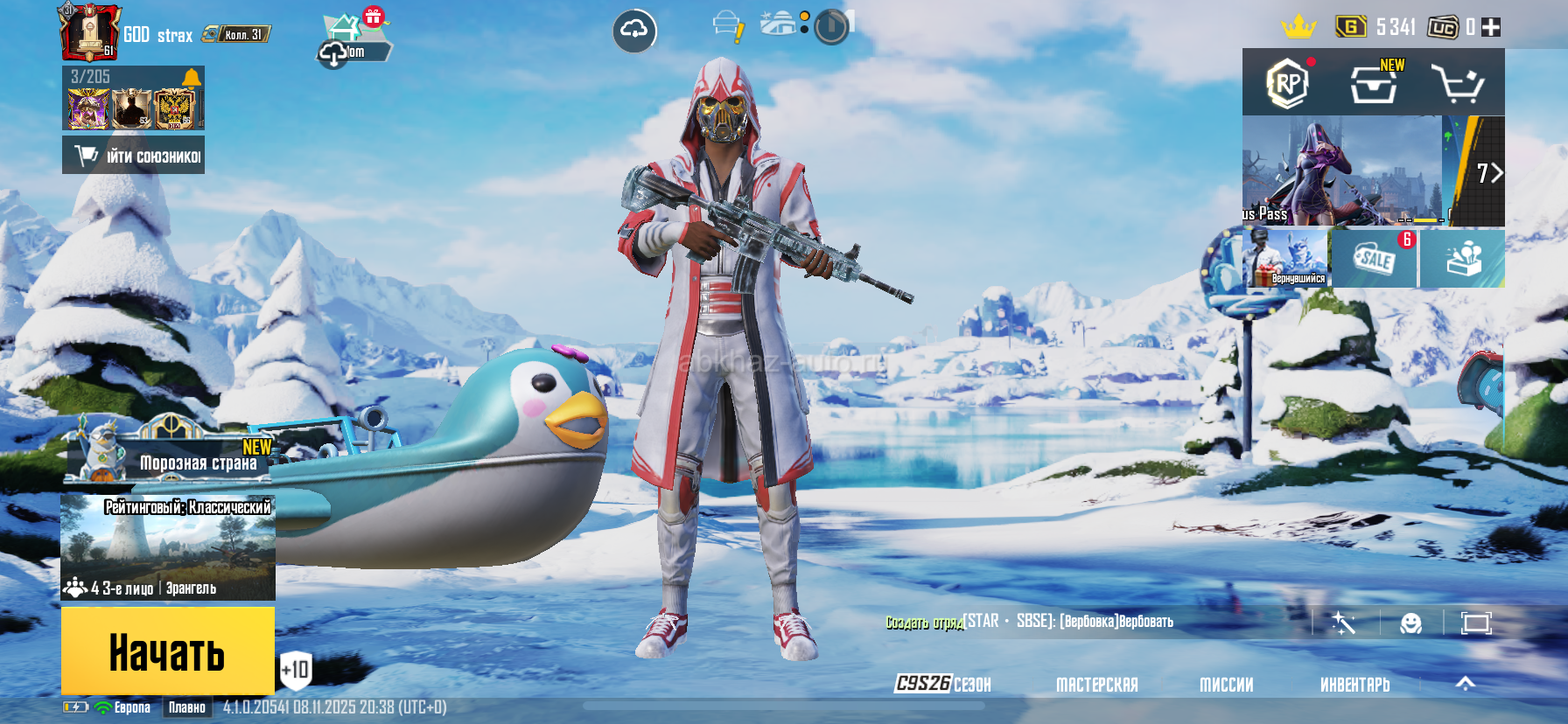Open the Вернувшийся event tile
Screen dimensions: 1568x724
pos(1286,259)
